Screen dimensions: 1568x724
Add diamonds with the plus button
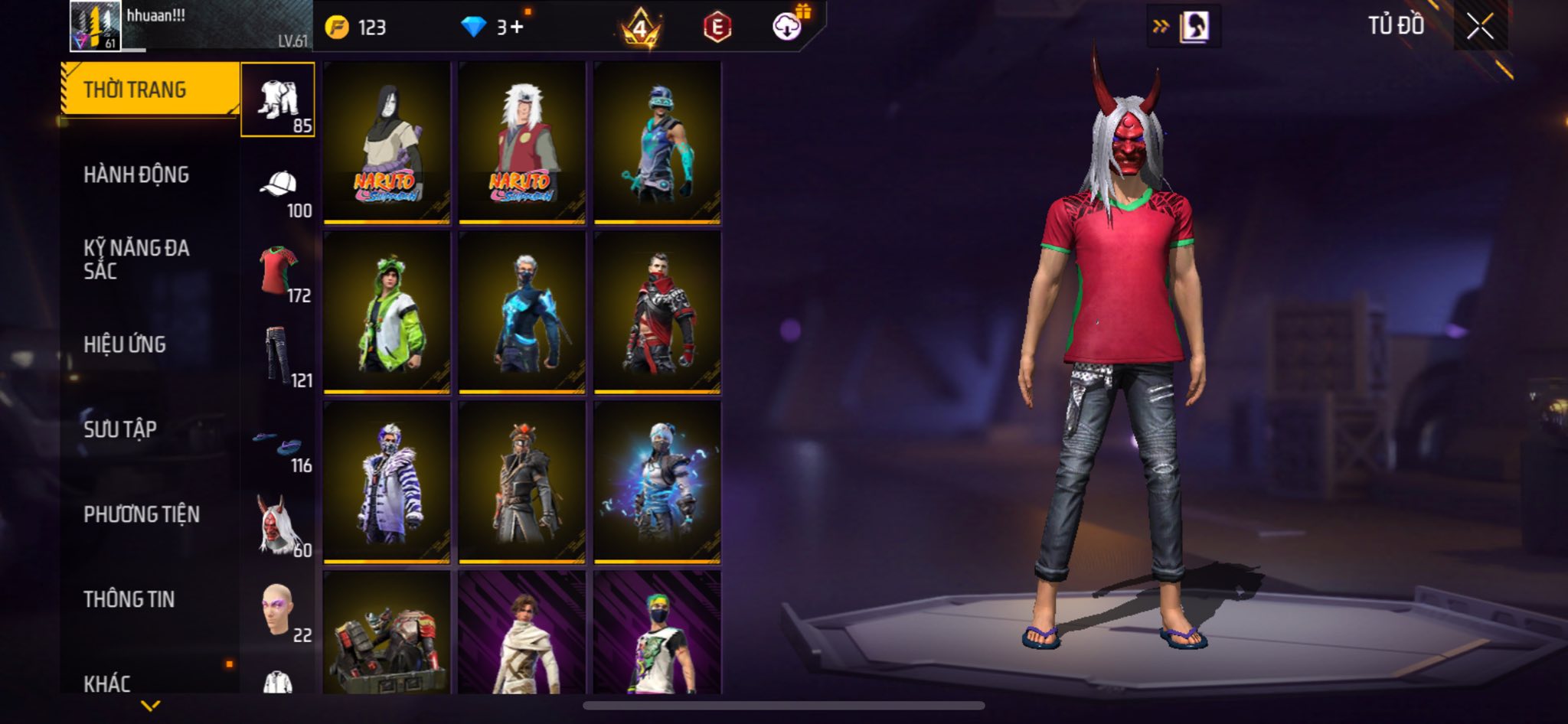tap(517, 28)
